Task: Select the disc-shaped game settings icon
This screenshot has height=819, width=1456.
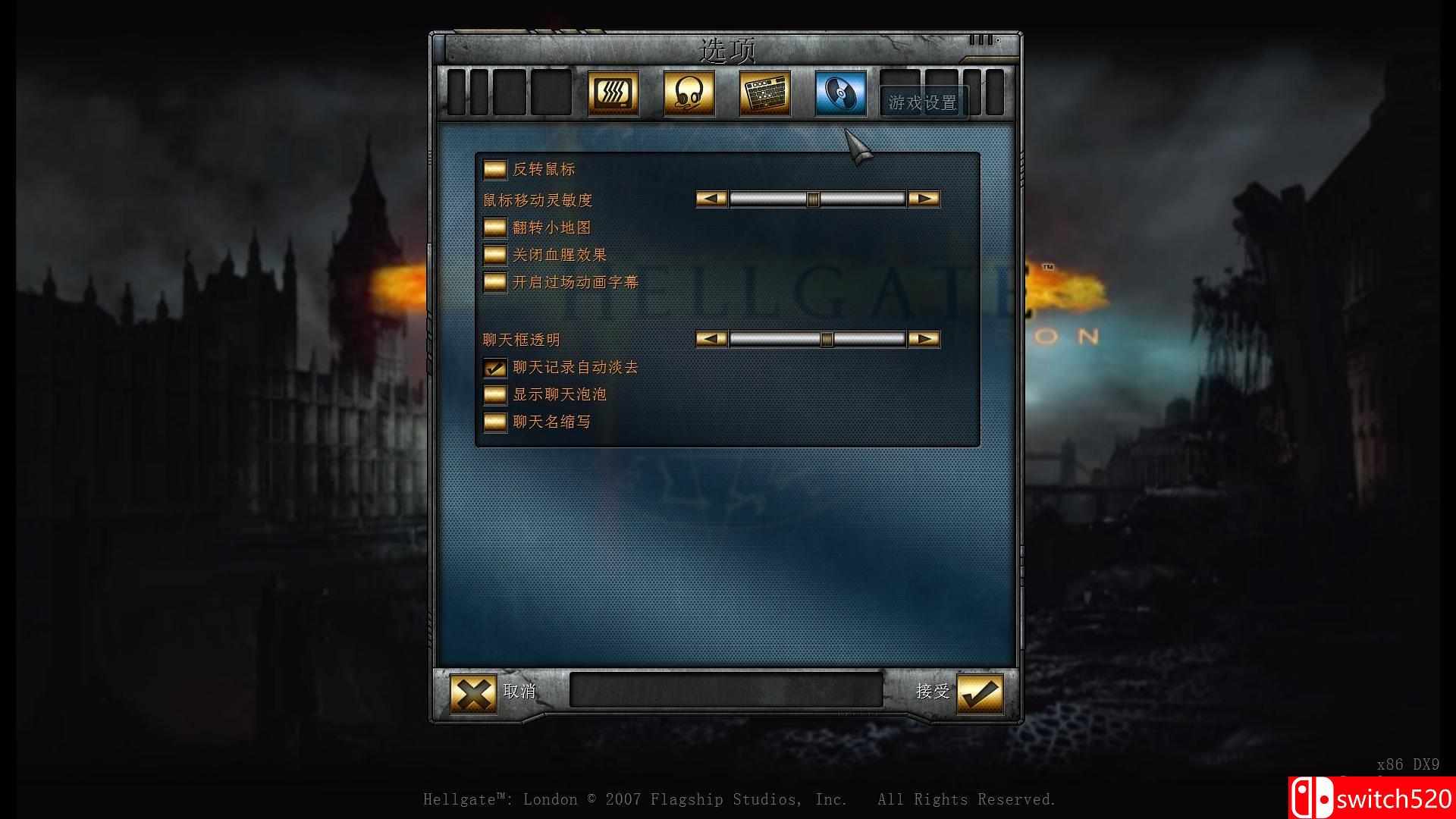Action: 839,93
